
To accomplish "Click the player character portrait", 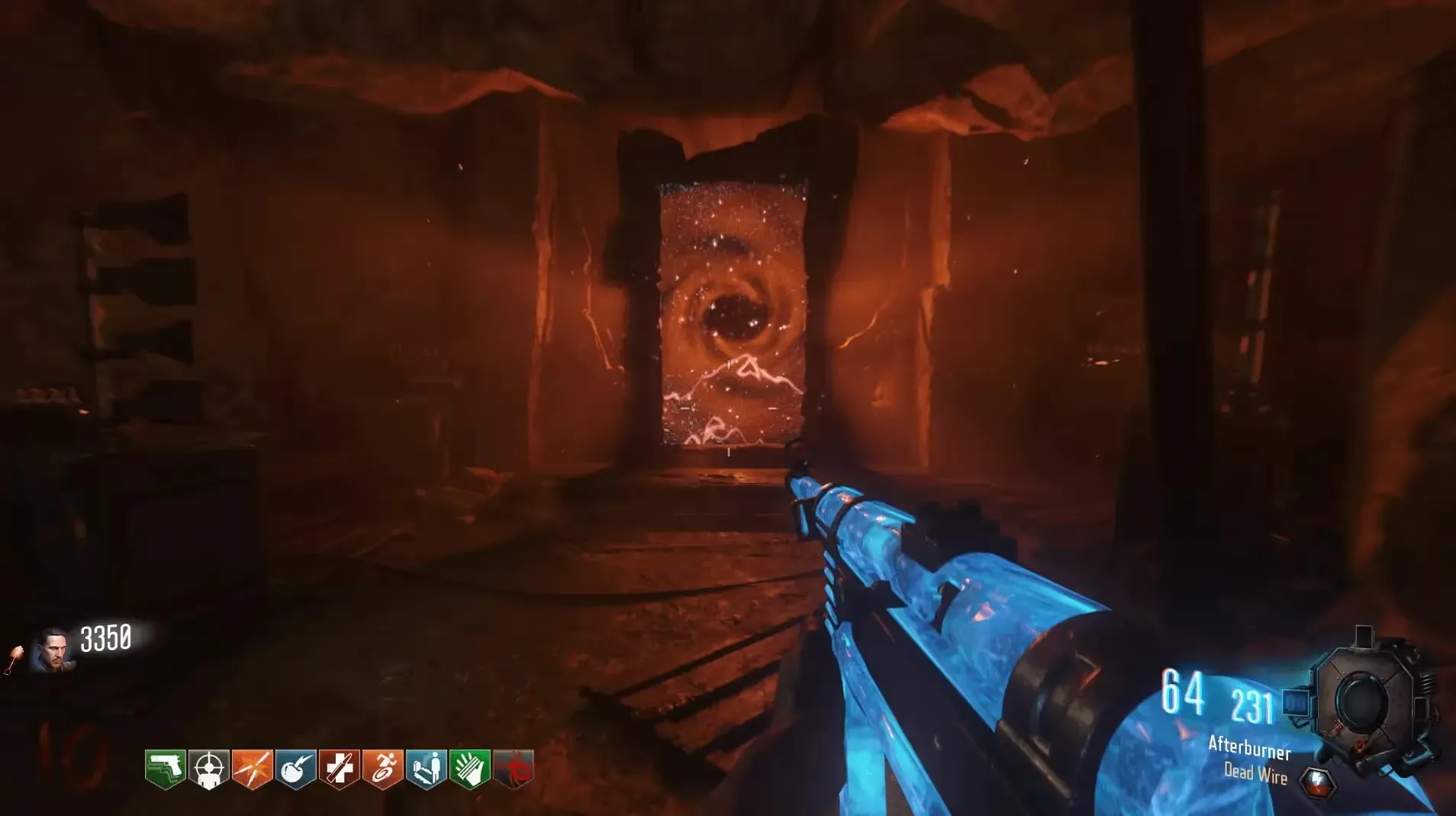I will (x=53, y=650).
